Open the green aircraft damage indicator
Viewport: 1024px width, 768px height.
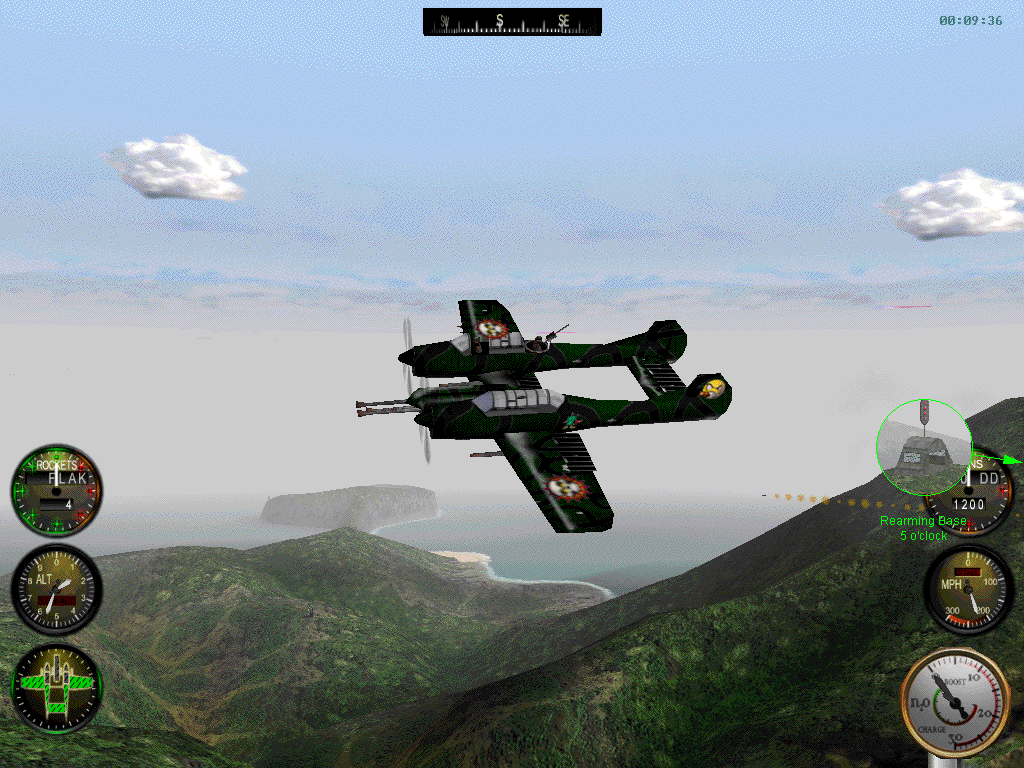click(x=56, y=688)
